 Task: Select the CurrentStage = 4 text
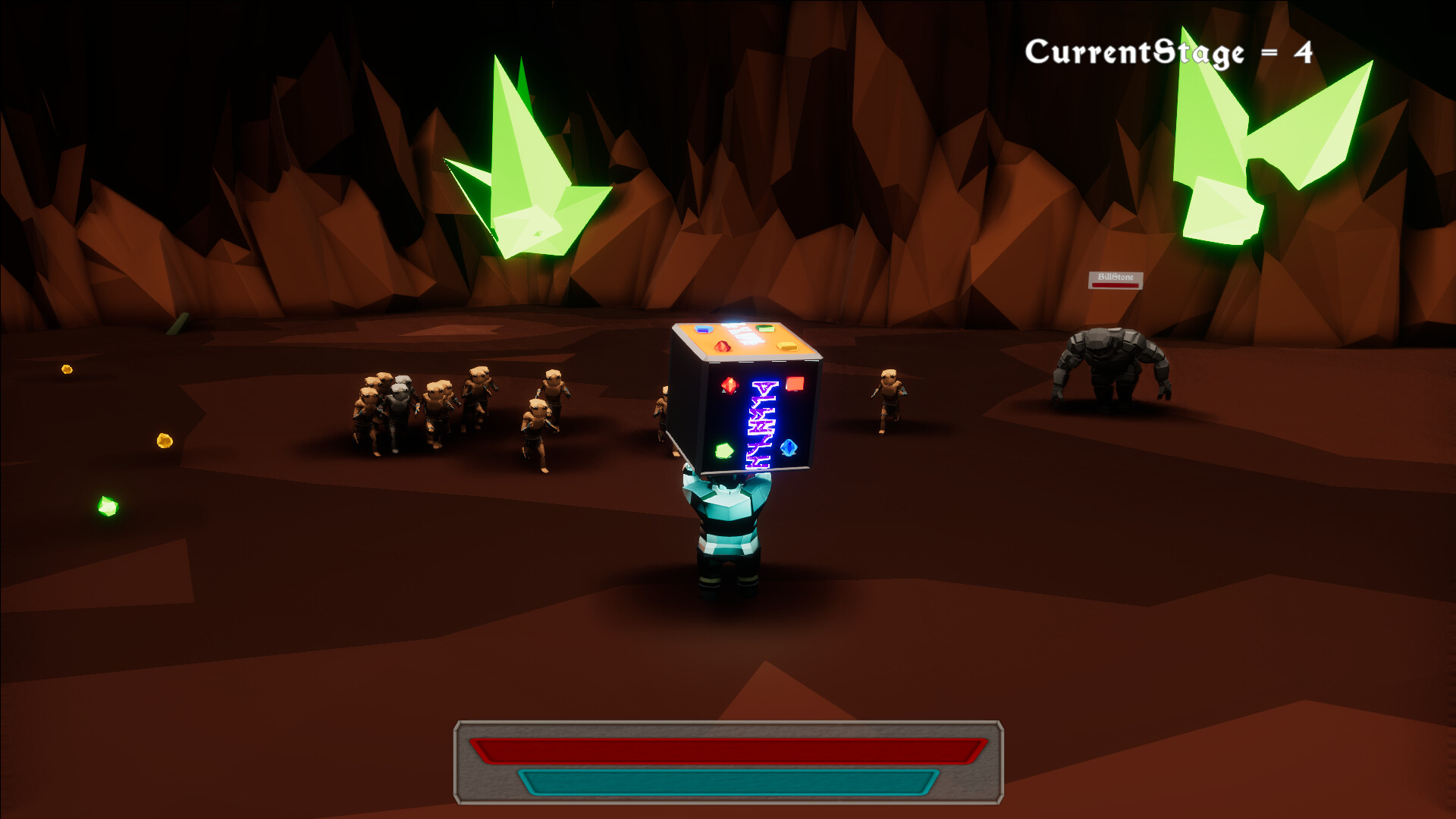pos(1168,52)
